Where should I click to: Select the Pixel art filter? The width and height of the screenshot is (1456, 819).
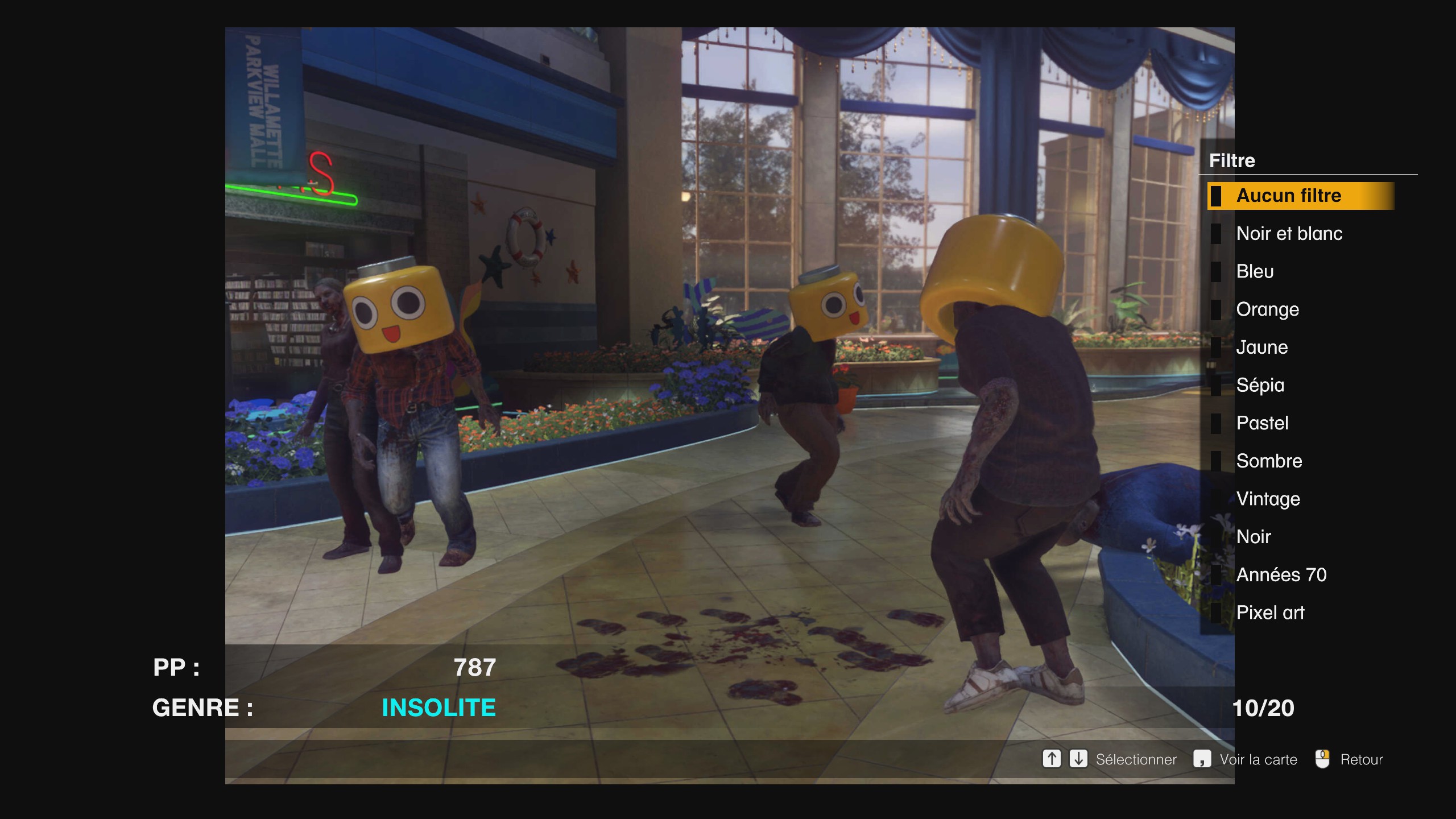pyautogui.click(x=1271, y=613)
